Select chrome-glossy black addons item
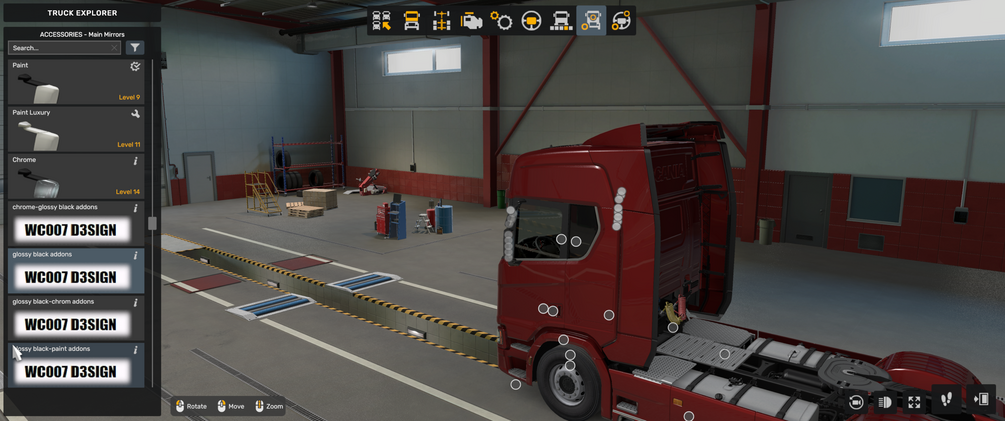 [x=75, y=224]
